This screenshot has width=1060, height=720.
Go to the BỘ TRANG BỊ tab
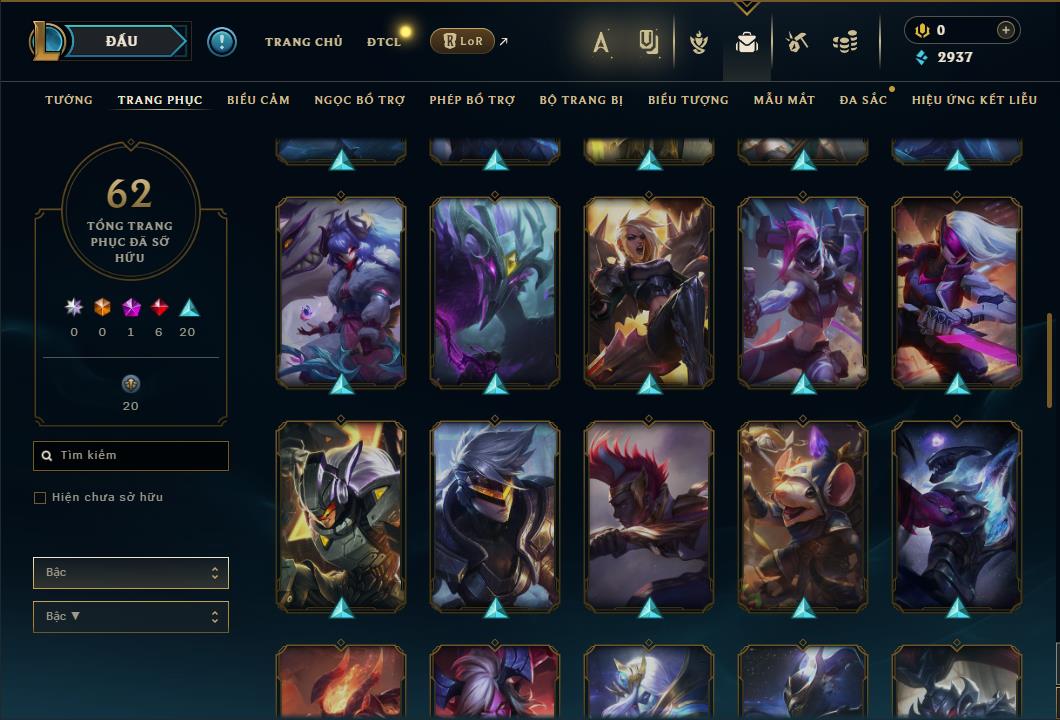(x=581, y=100)
